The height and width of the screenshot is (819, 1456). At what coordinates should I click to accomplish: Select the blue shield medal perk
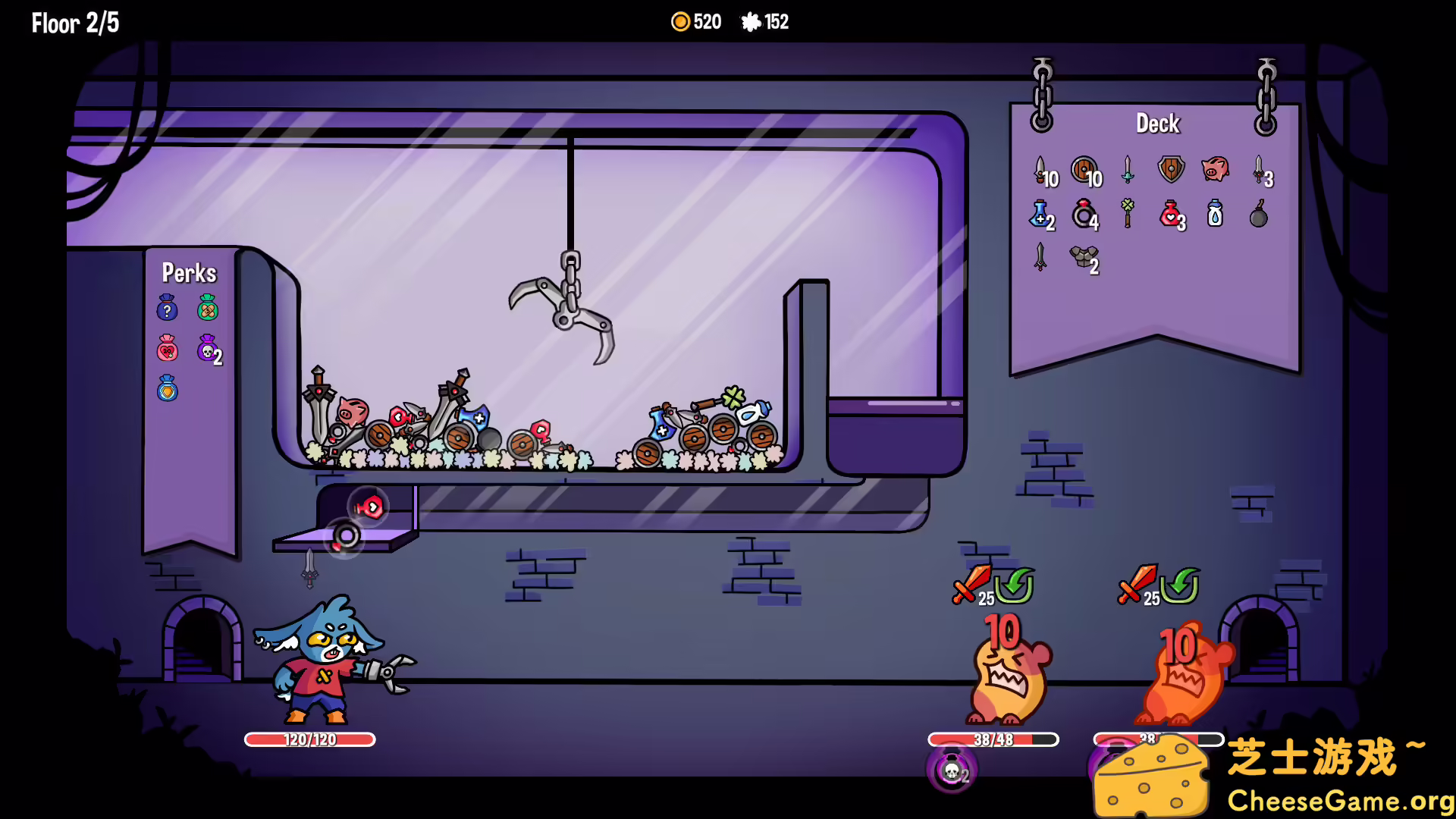tap(167, 391)
